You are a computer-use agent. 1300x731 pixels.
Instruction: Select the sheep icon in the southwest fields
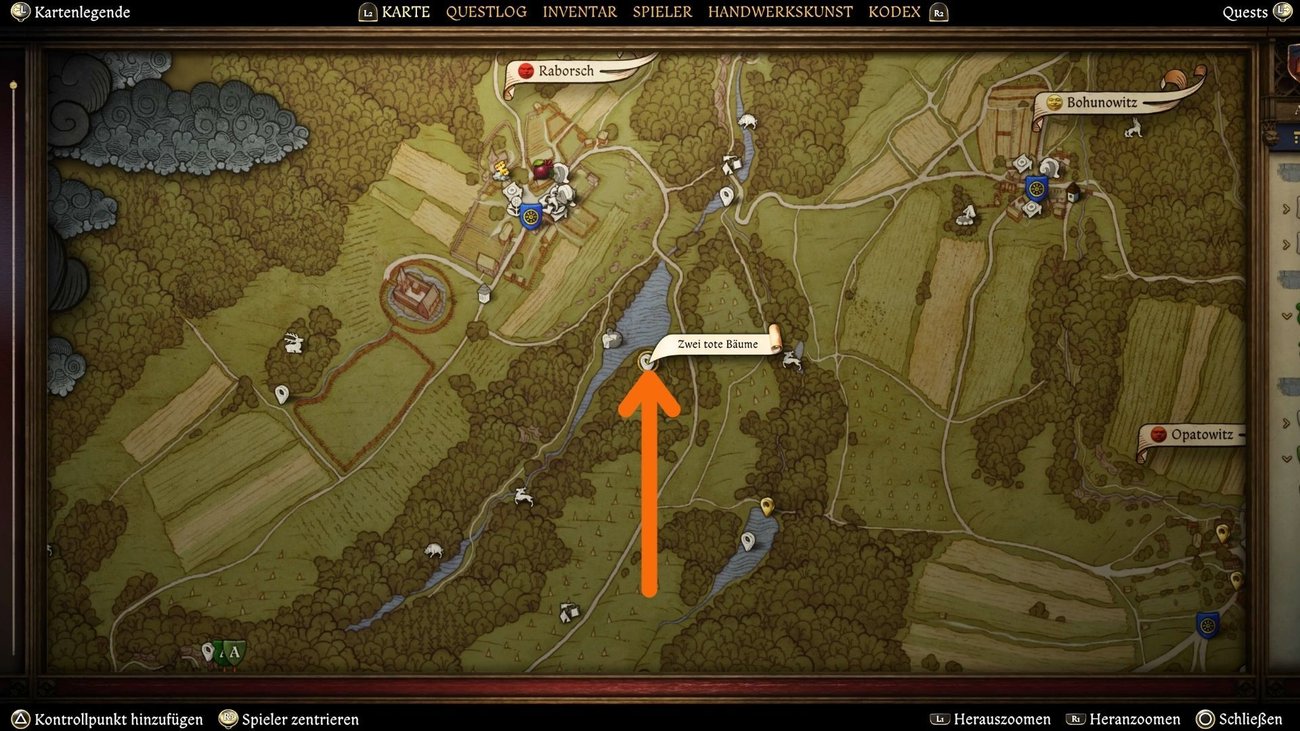432,552
